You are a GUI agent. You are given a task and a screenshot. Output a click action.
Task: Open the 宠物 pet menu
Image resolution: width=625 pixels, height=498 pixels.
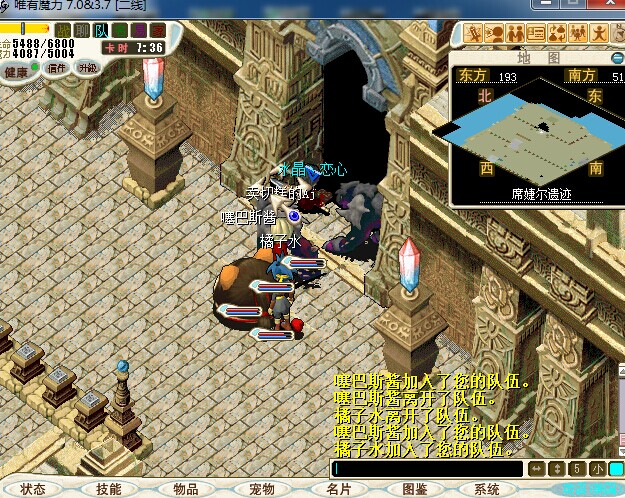(x=262, y=489)
